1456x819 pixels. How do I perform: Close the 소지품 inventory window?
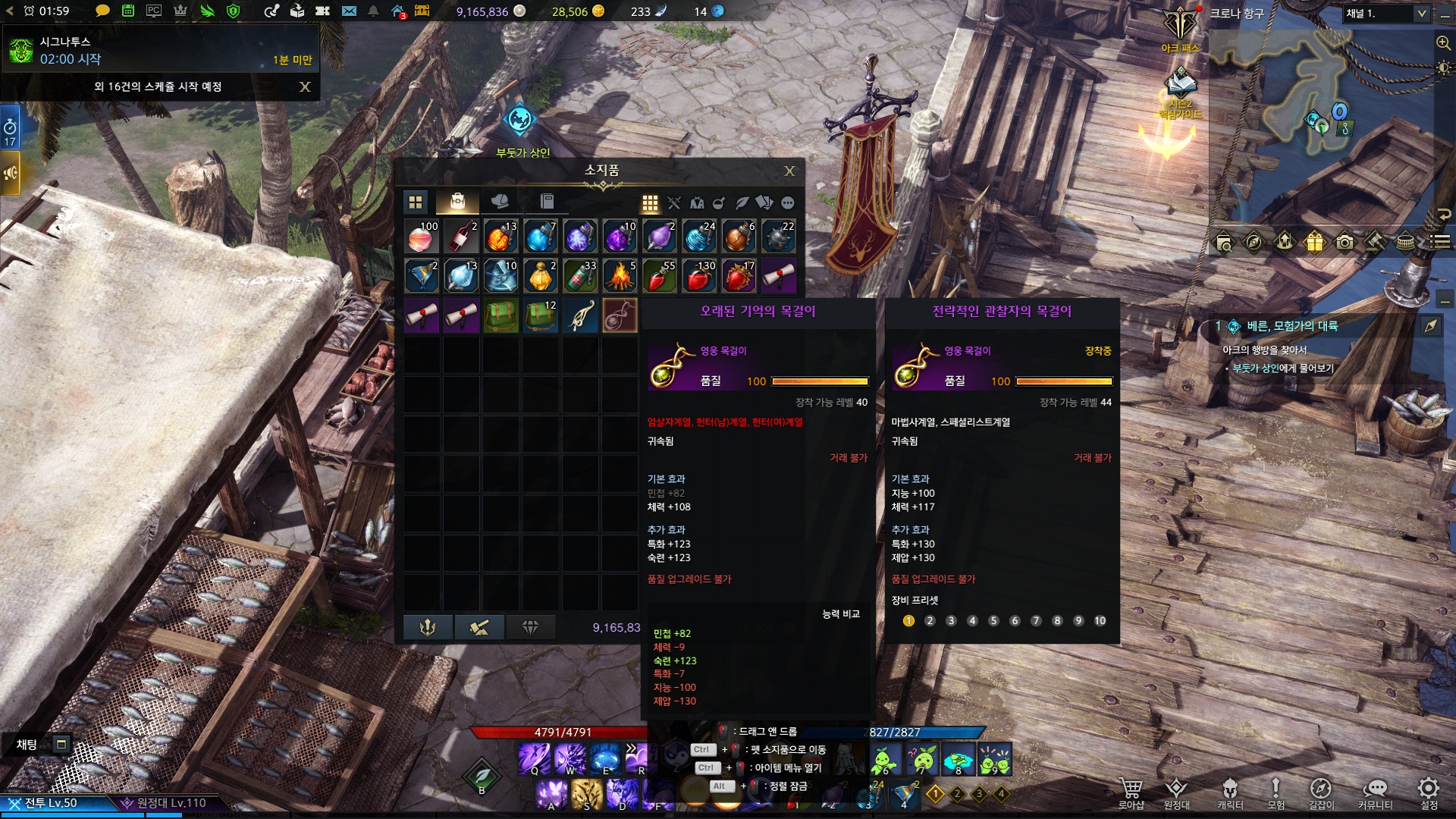[x=789, y=171]
